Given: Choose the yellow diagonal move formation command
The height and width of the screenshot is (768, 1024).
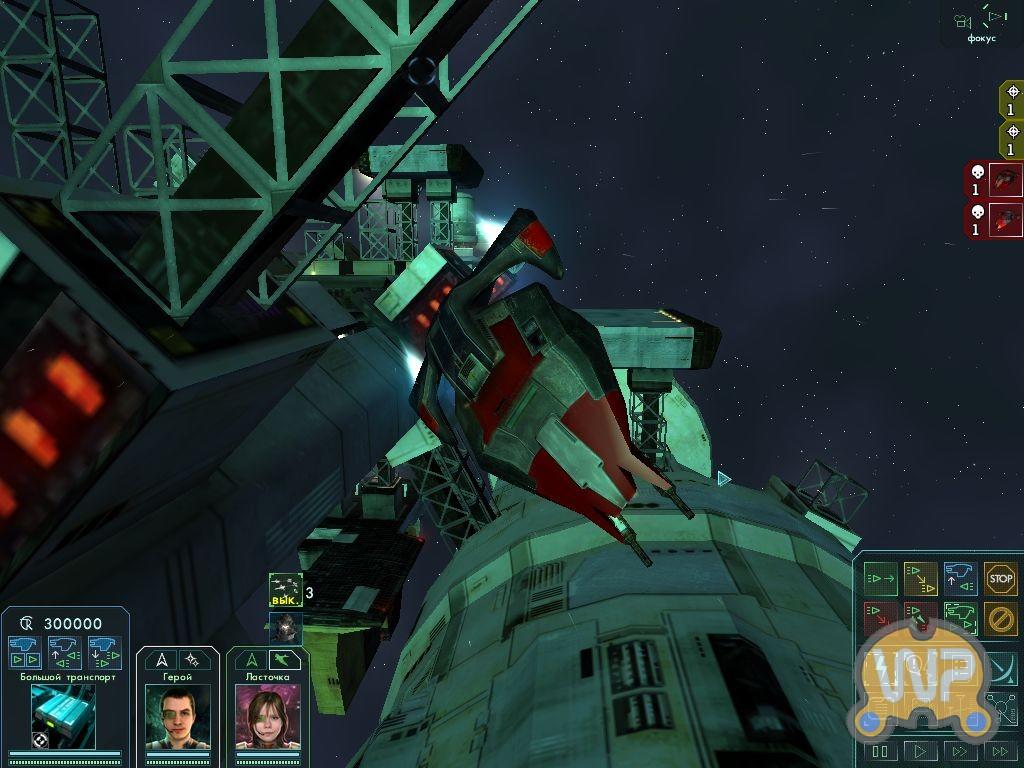Looking at the screenshot, I should 920,578.
